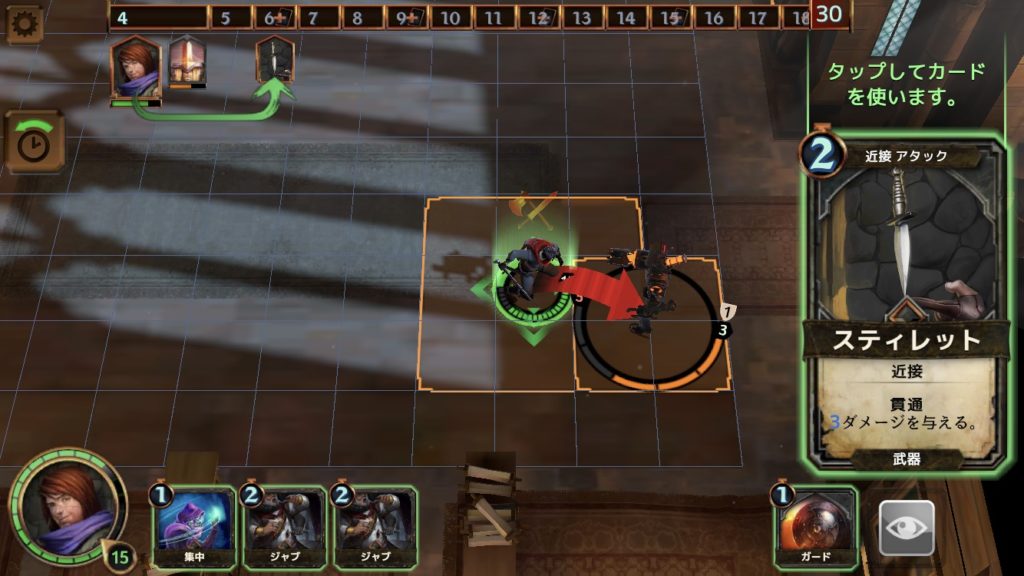Select the dagger card icon in turn queue
Image resolution: width=1024 pixels, height=576 pixels.
pyautogui.click(x=275, y=59)
